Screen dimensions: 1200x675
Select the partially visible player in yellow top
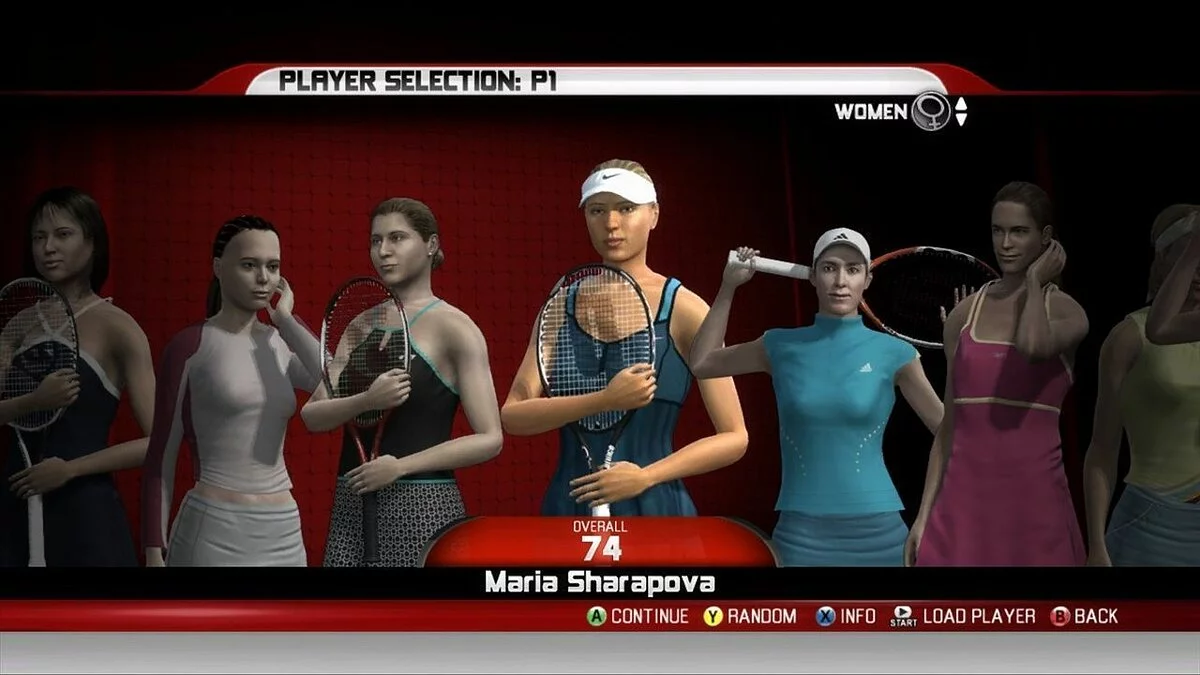(x=1160, y=400)
